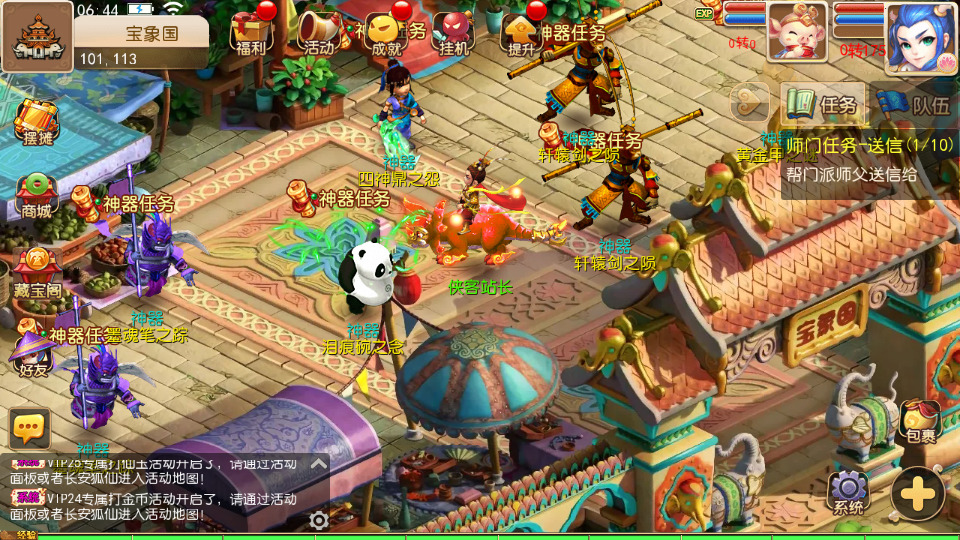This screenshot has width=960, height=540.
Task: Open the 提升 upgrade icon
Action: [x=521, y=32]
